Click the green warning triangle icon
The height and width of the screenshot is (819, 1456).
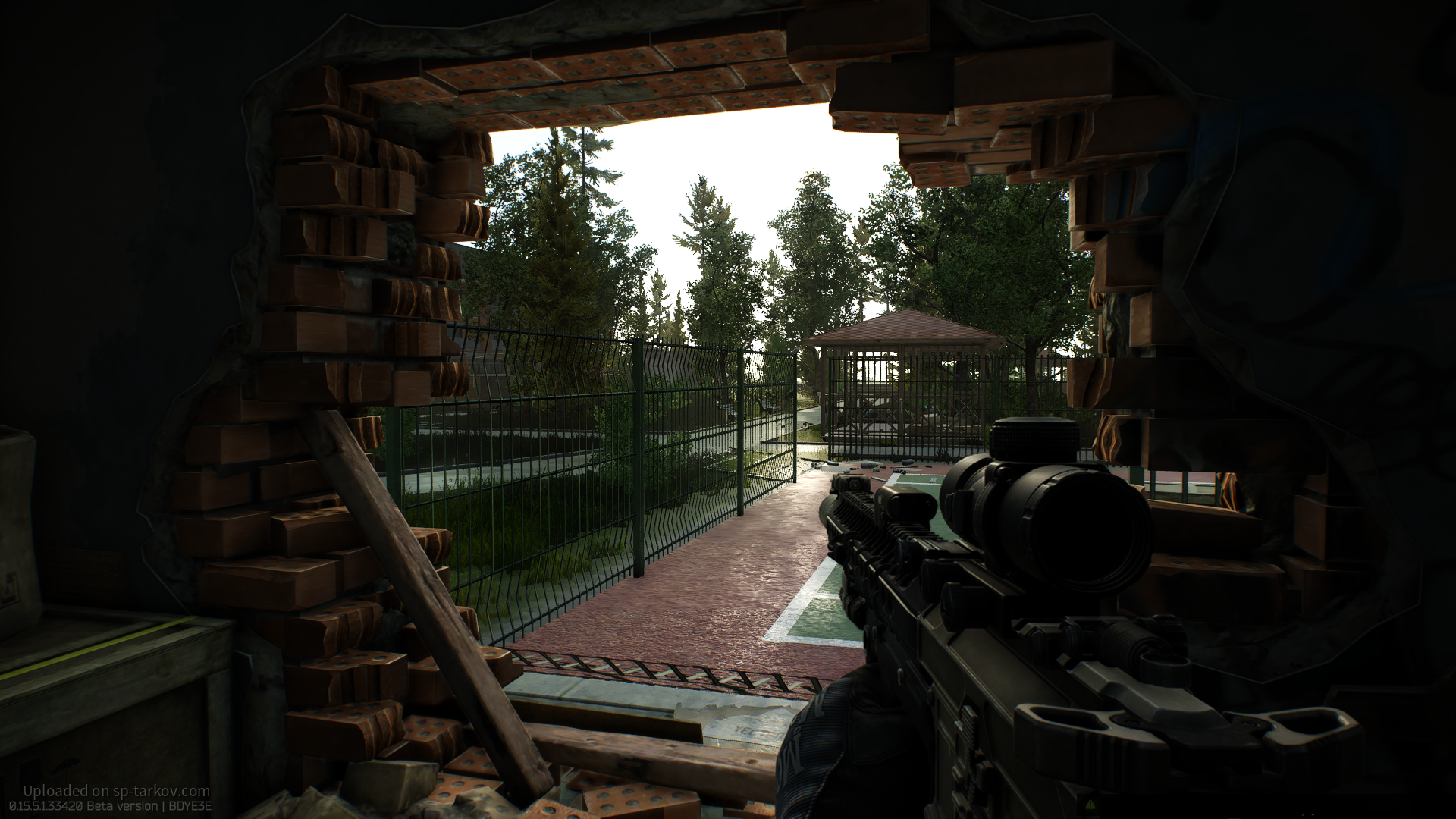tap(1090, 804)
